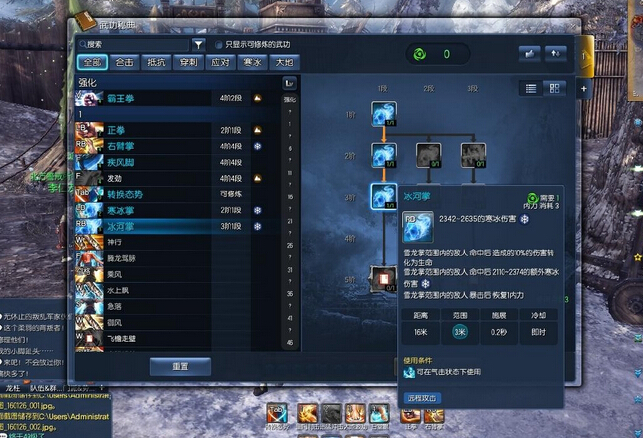The image size is (643, 438).
Task: Select the first-tier skill tree node
Action: pyautogui.click(x=382, y=115)
